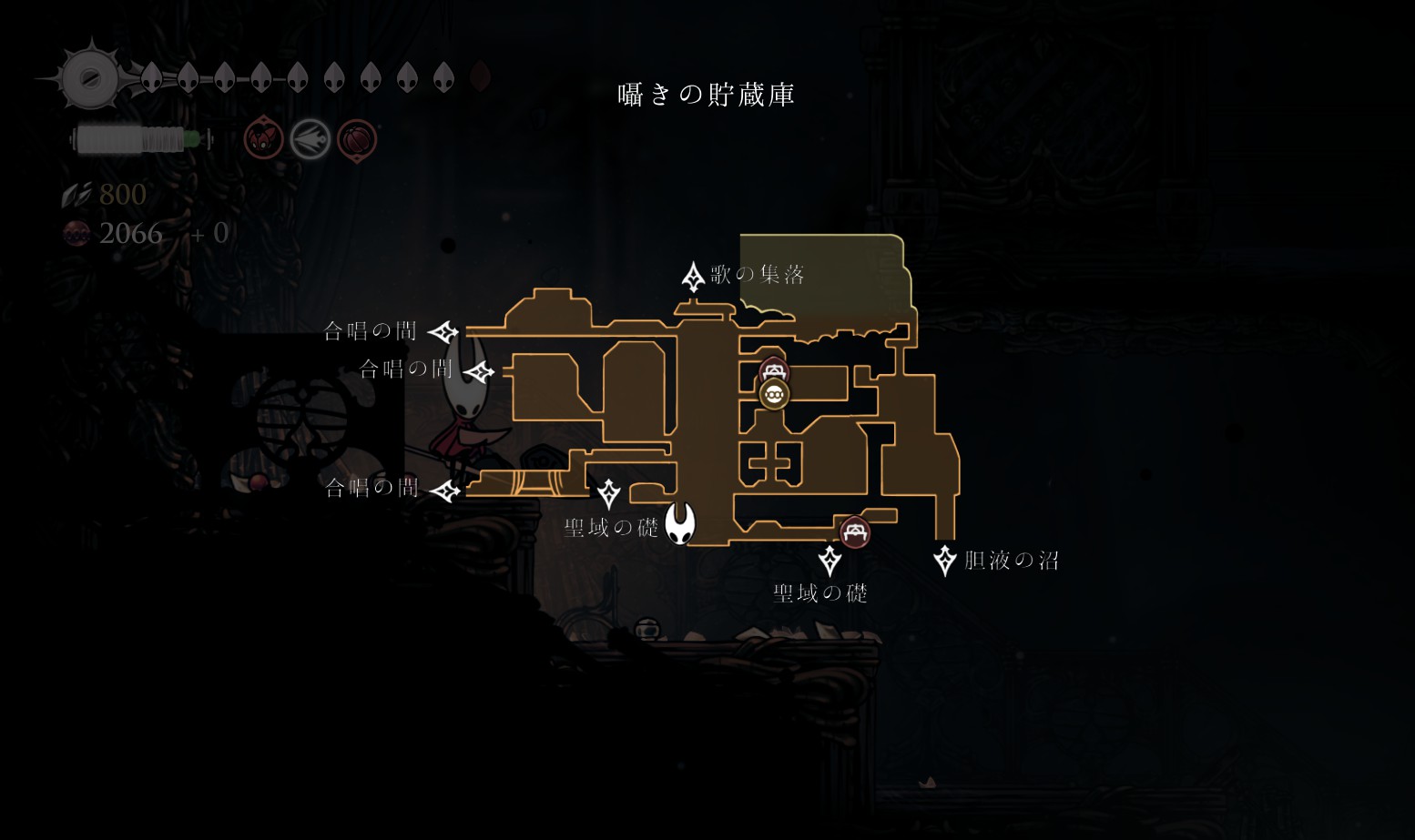Click Hornet's head position marker on map
The image size is (1415, 840).
pos(679,523)
